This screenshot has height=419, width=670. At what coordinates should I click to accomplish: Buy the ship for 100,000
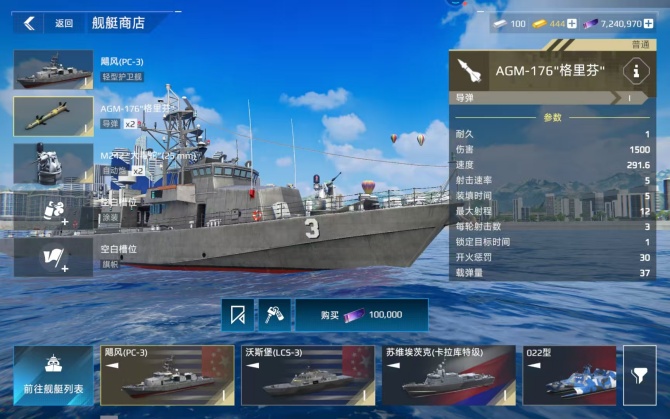[361, 314]
